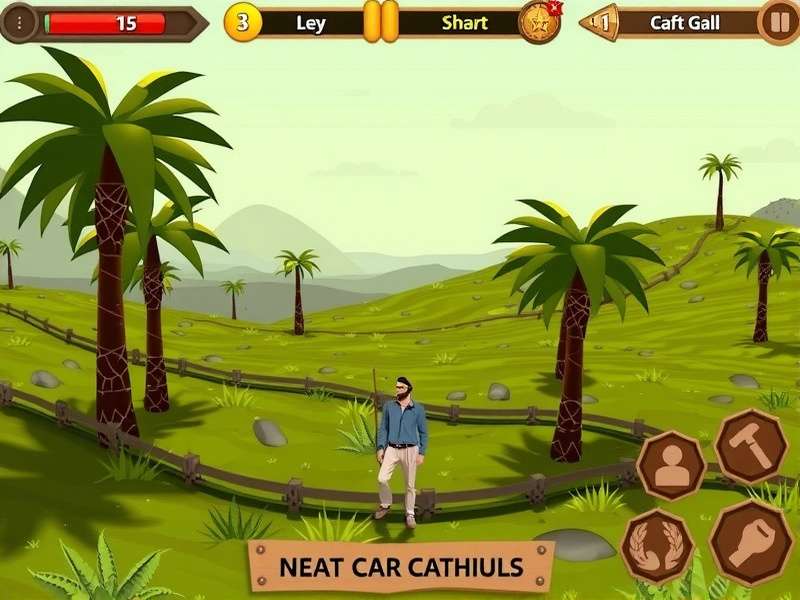Click the Caft Gall back arrow
The width and height of the screenshot is (800, 600).
pos(601,22)
